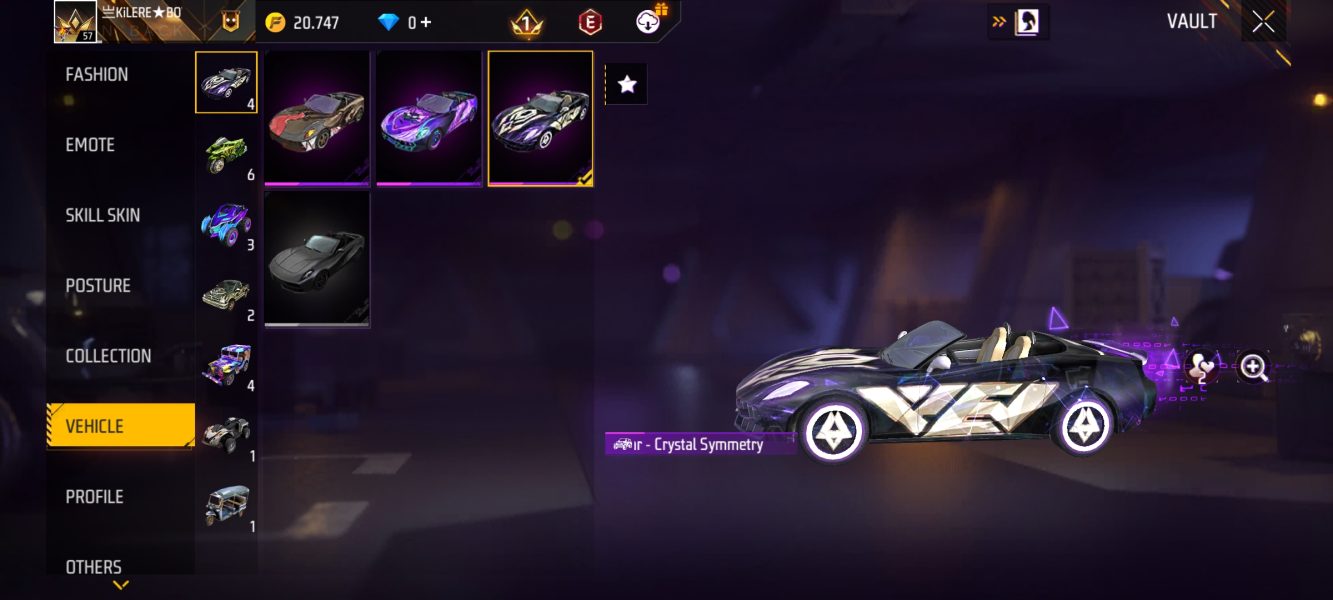The height and width of the screenshot is (600, 1333).
Task: Select the blue monster truck vehicle type
Action: click(226, 223)
